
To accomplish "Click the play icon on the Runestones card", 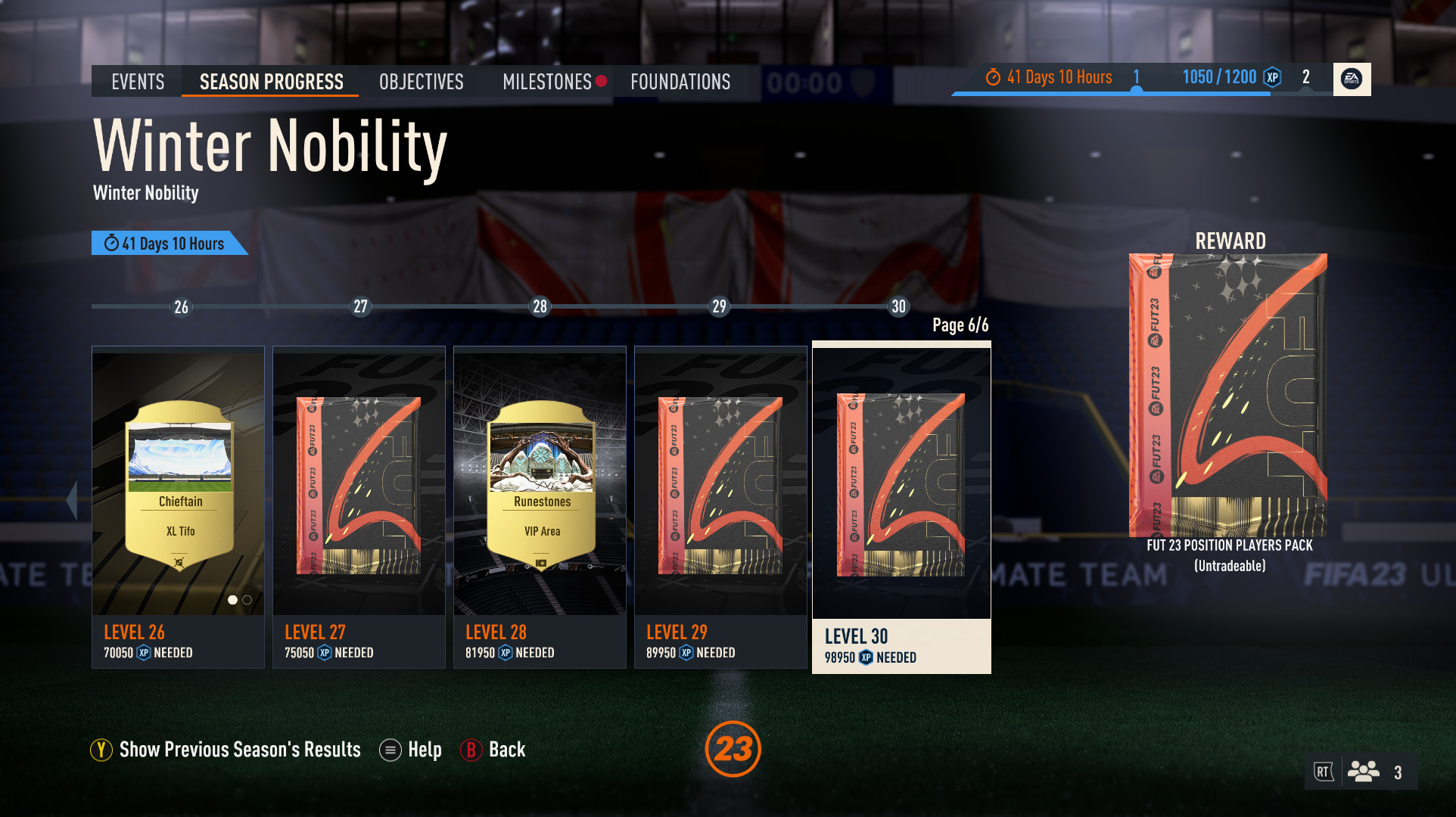I will point(541,564).
